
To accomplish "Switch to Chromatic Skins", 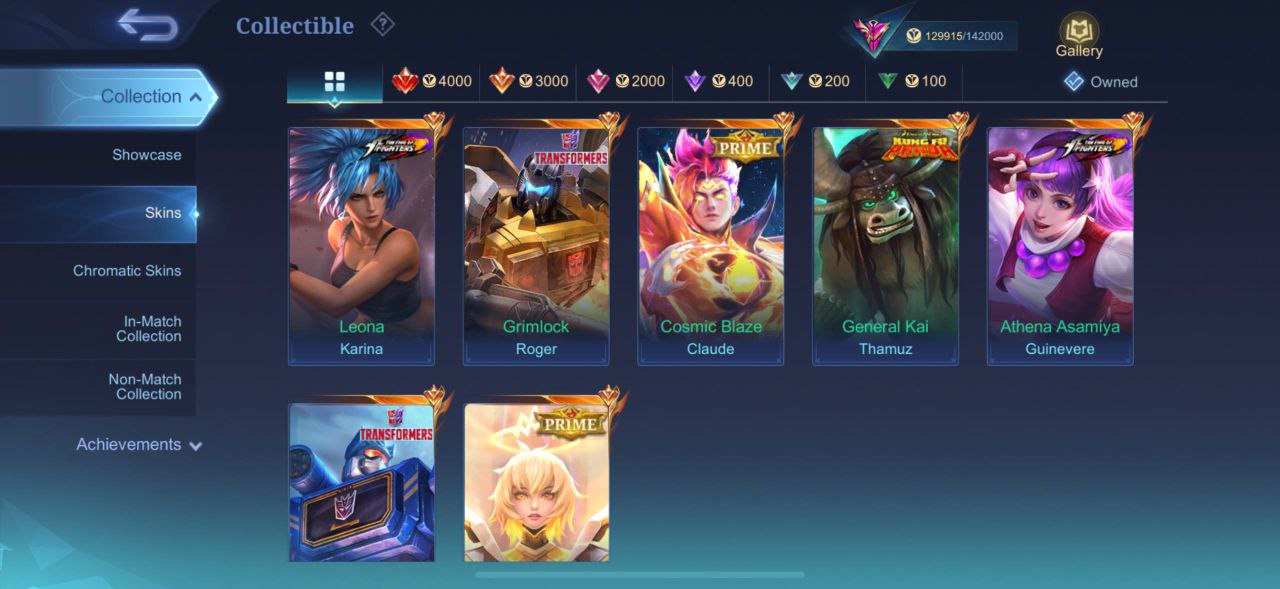I will tap(127, 271).
